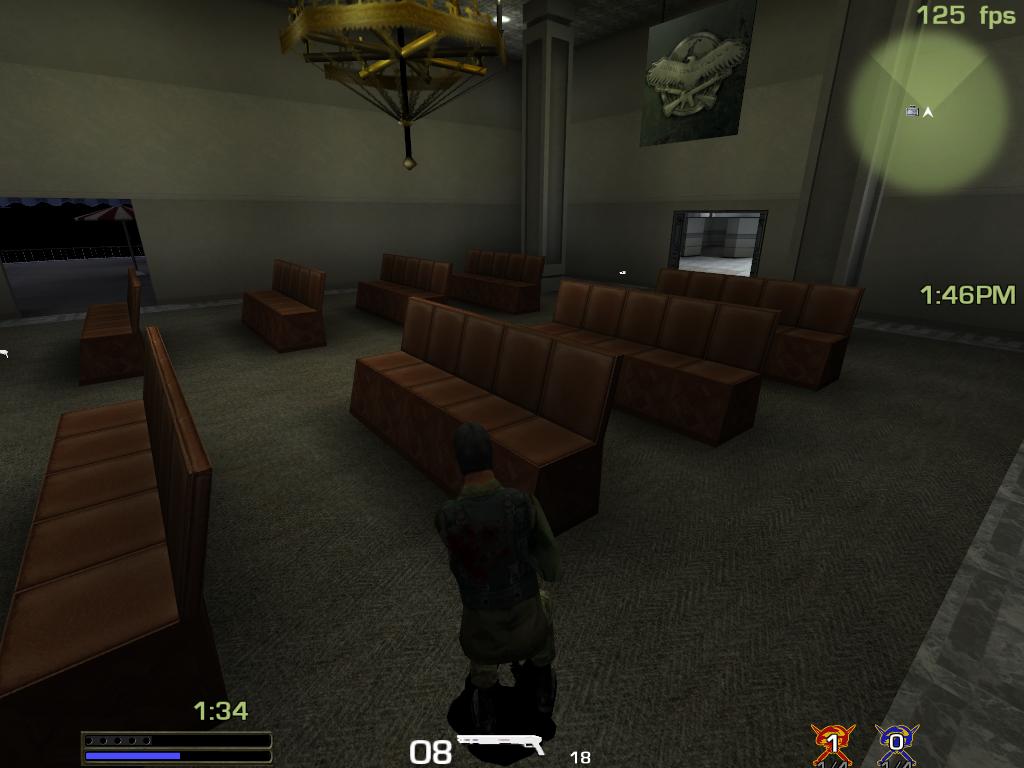Click the green circular radar minimap
Screen dimensions: 1024x768
928,110
